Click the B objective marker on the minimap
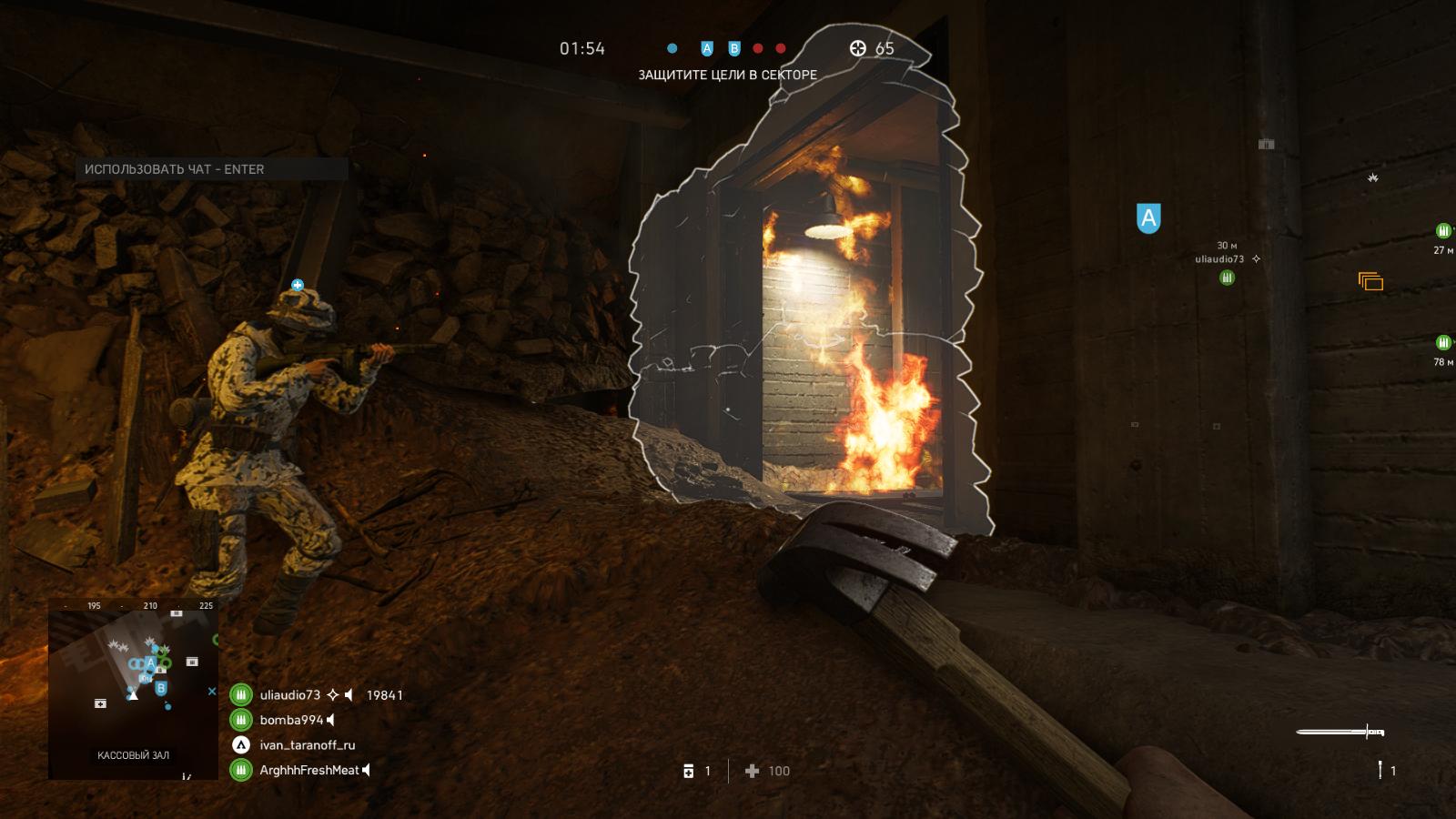Image resolution: width=1456 pixels, height=819 pixels. (x=161, y=688)
